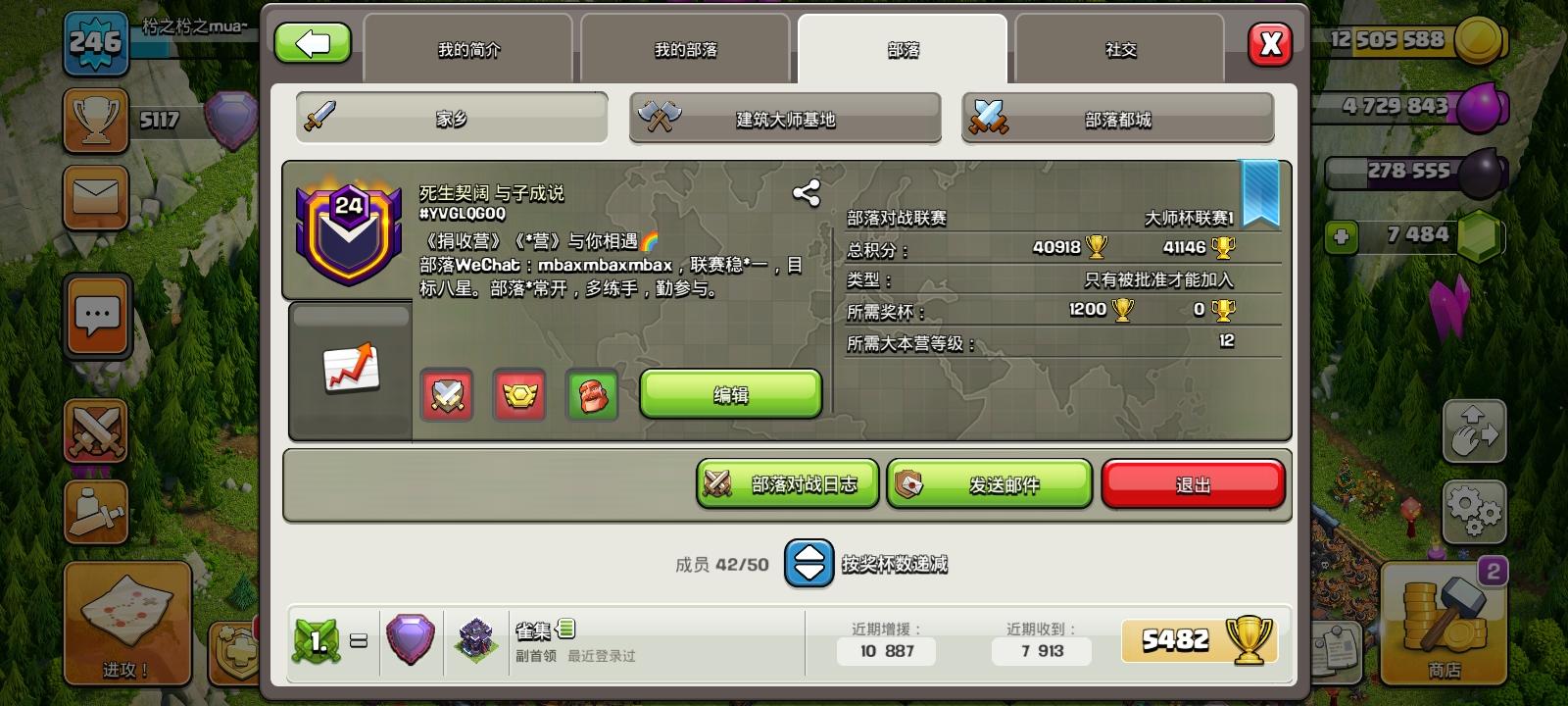This screenshot has width=1568, height=706.
Task: Open the 我的简介 tab
Action: pyautogui.click(x=468, y=47)
